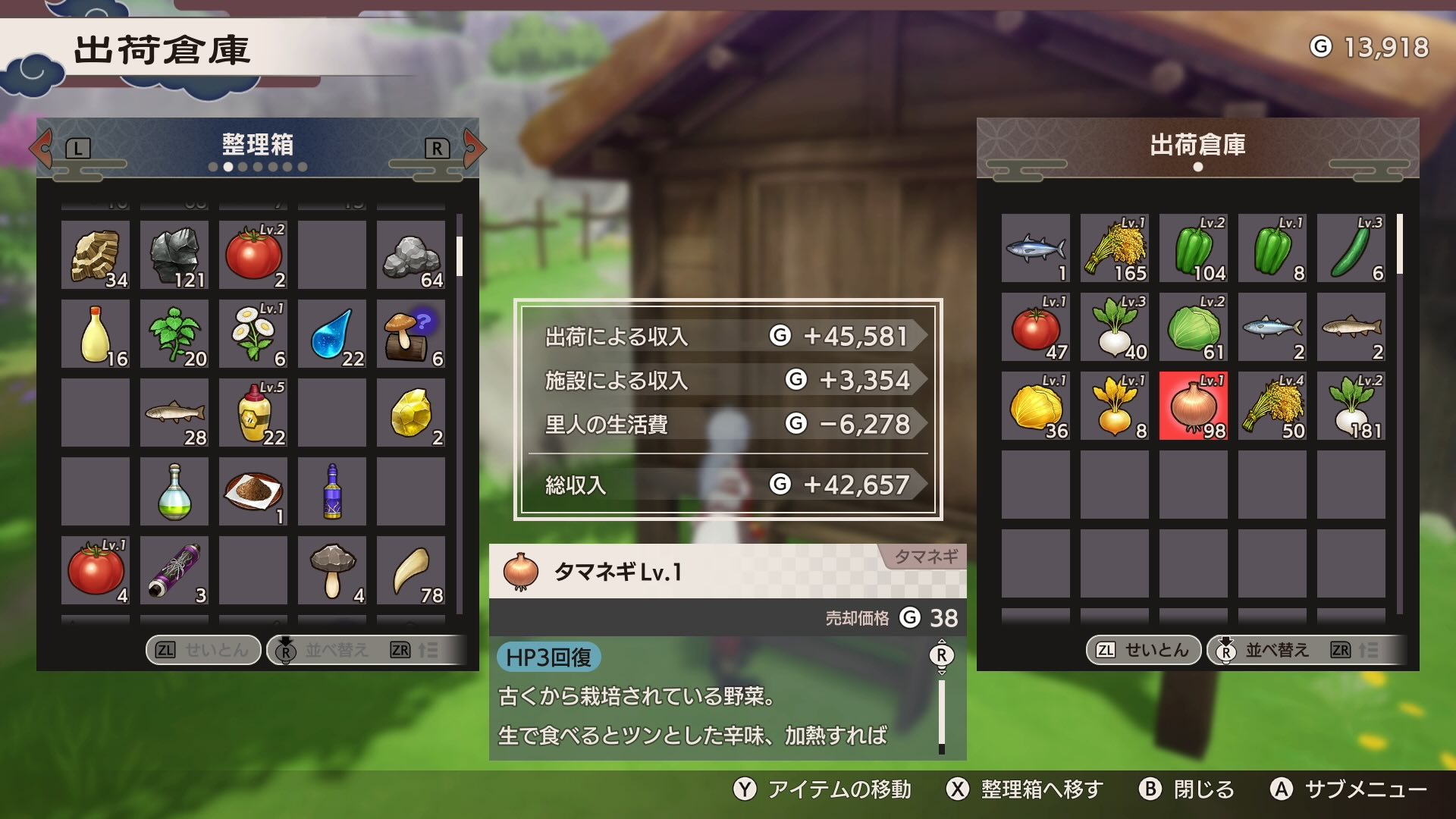Image resolution: width=1456 pixels, height=819 pixels.
Task: Select the stone stack of 121 items
Action: pos(174,256)
